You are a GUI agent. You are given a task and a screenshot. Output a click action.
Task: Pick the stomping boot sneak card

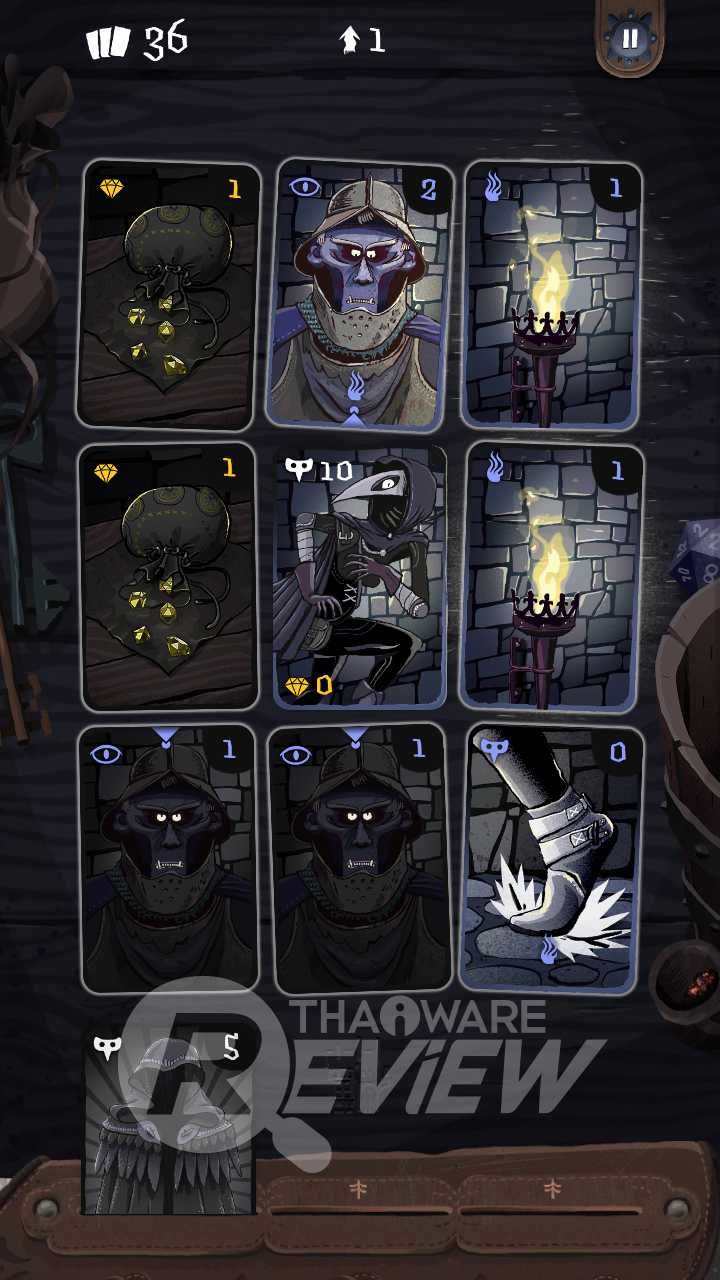[552, 860]
